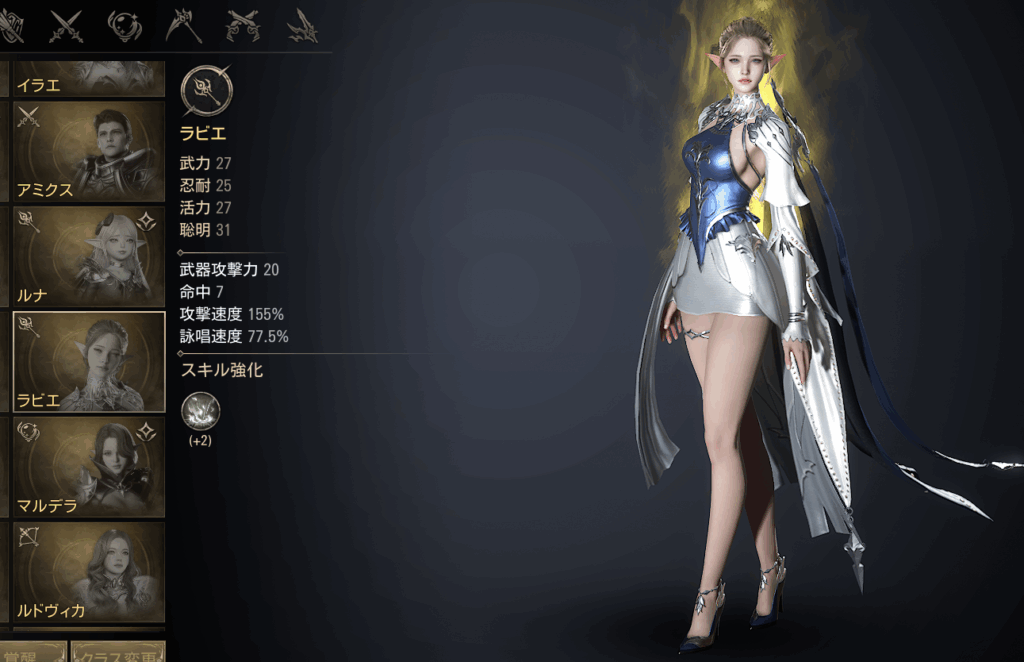Viewport: 1024px width, 662px height.
Task: Switch to the crossed pistols weapon tab
Action: click(243, 24)
